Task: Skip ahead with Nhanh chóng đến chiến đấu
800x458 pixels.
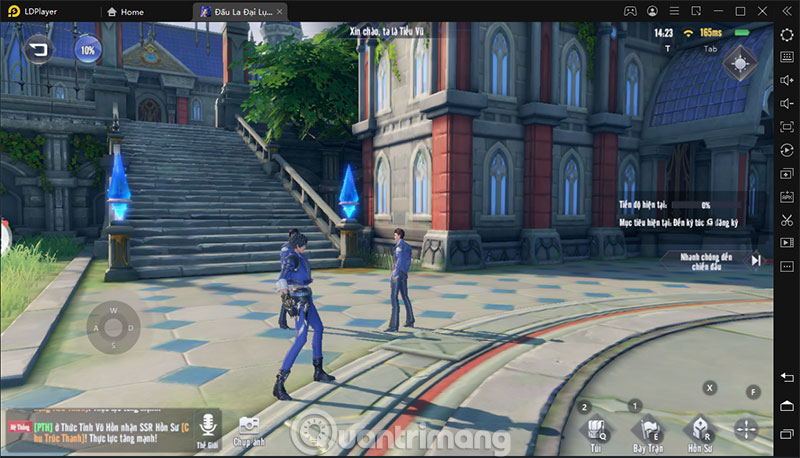Action: click(x=711, y=260)
